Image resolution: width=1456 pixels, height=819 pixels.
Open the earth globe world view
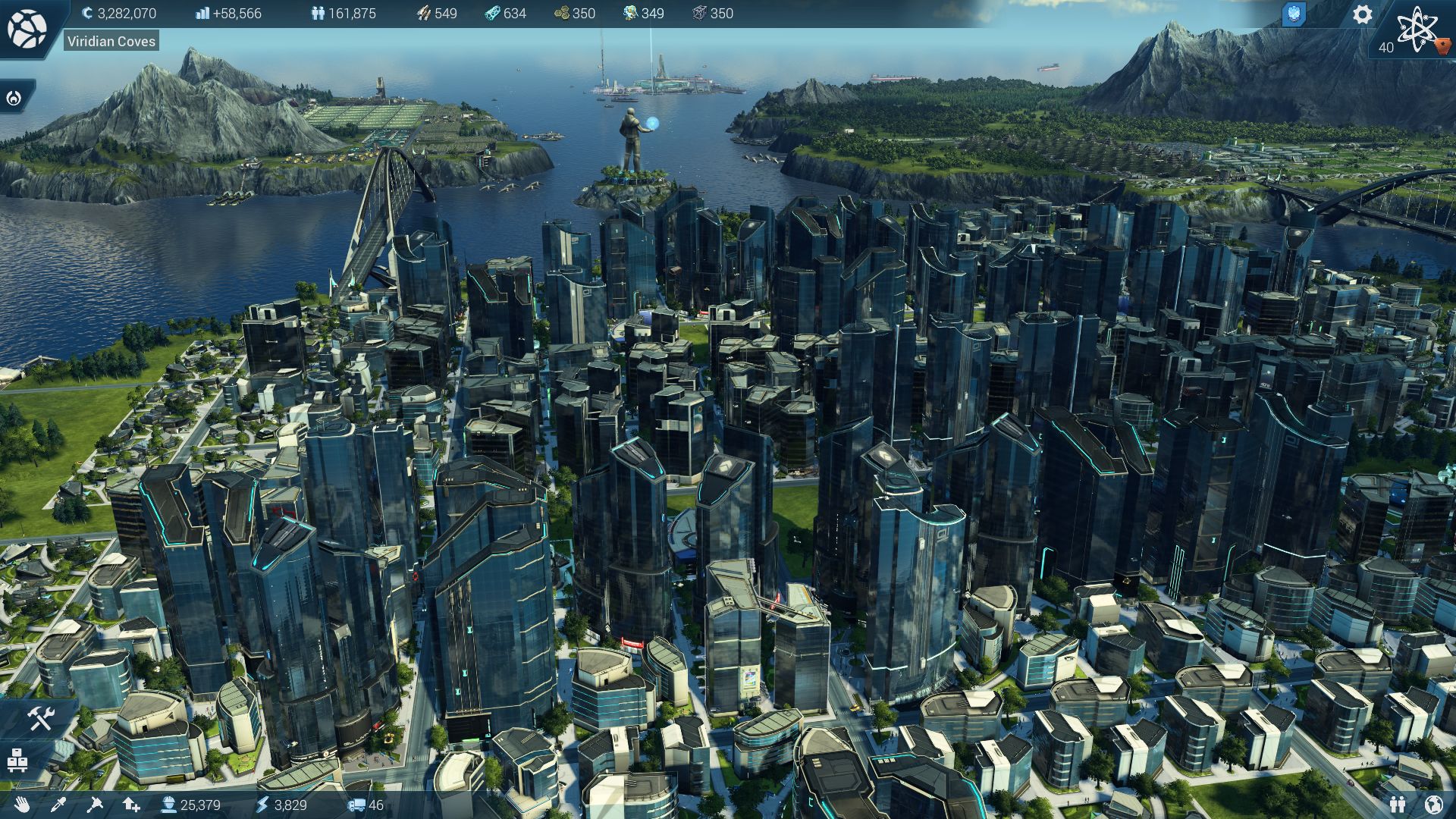pos(1434,805)
